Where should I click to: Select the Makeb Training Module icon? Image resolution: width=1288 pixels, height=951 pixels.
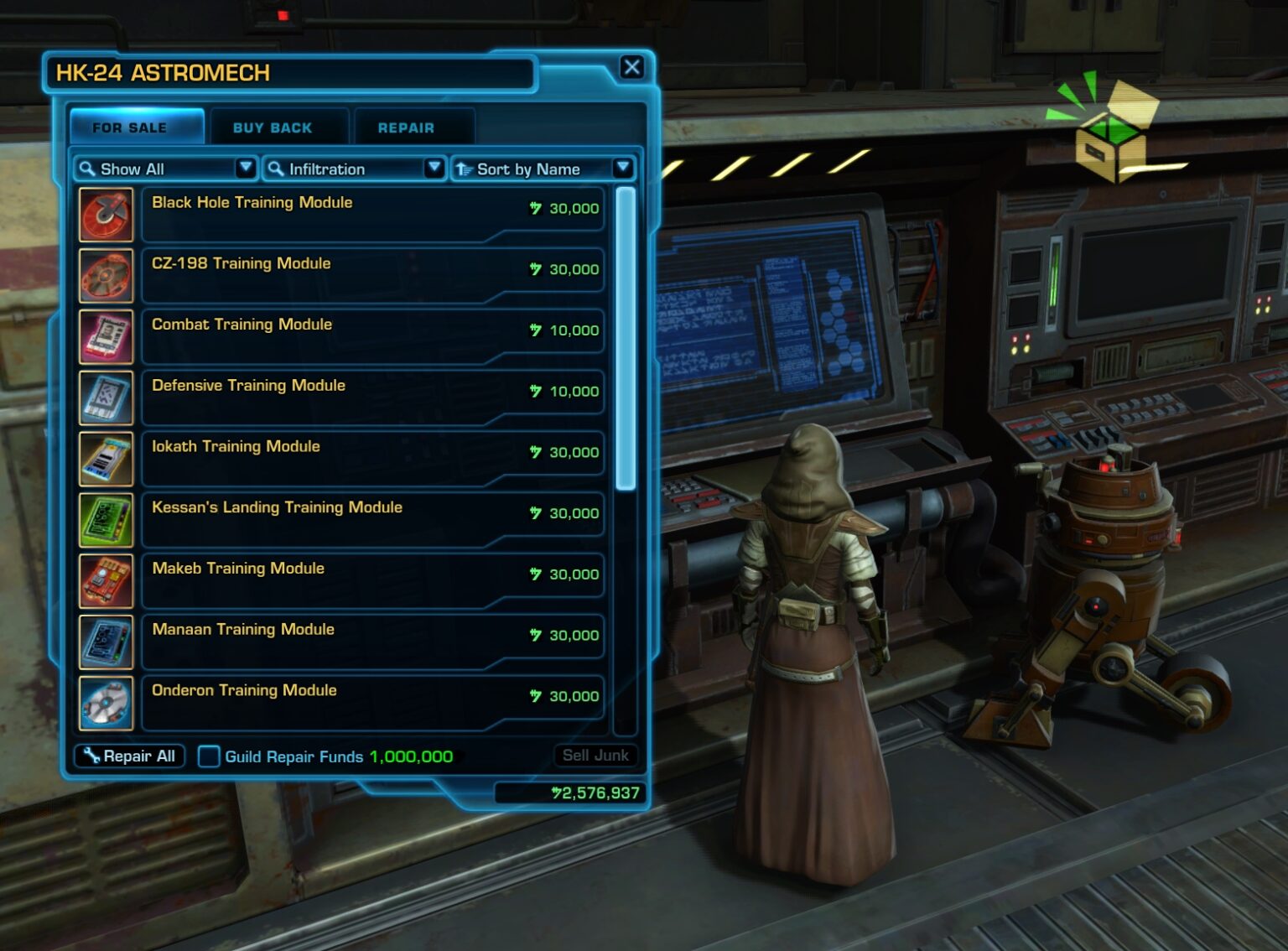[x=106, y=580]
